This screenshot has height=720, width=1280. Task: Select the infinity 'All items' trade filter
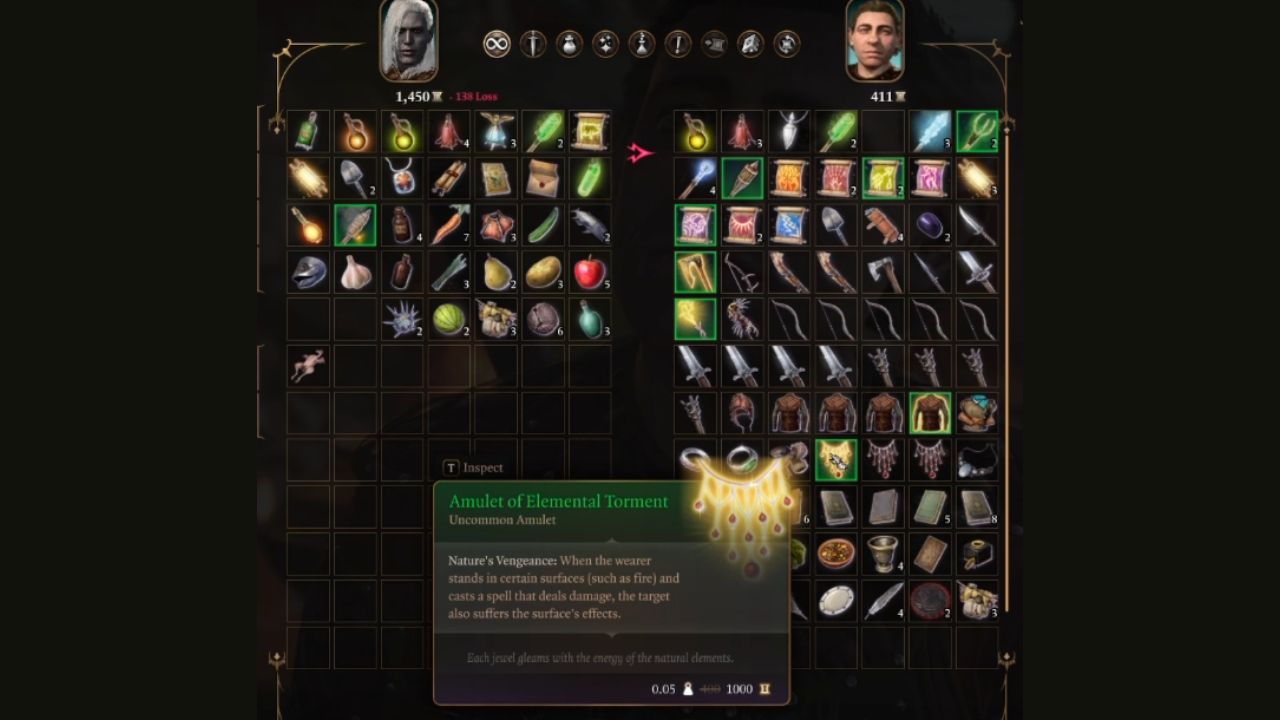click(496, 43)
